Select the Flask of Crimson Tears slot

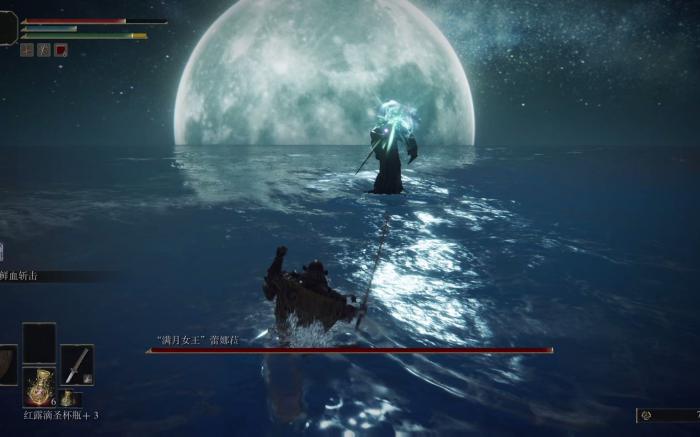coord(39,386)
